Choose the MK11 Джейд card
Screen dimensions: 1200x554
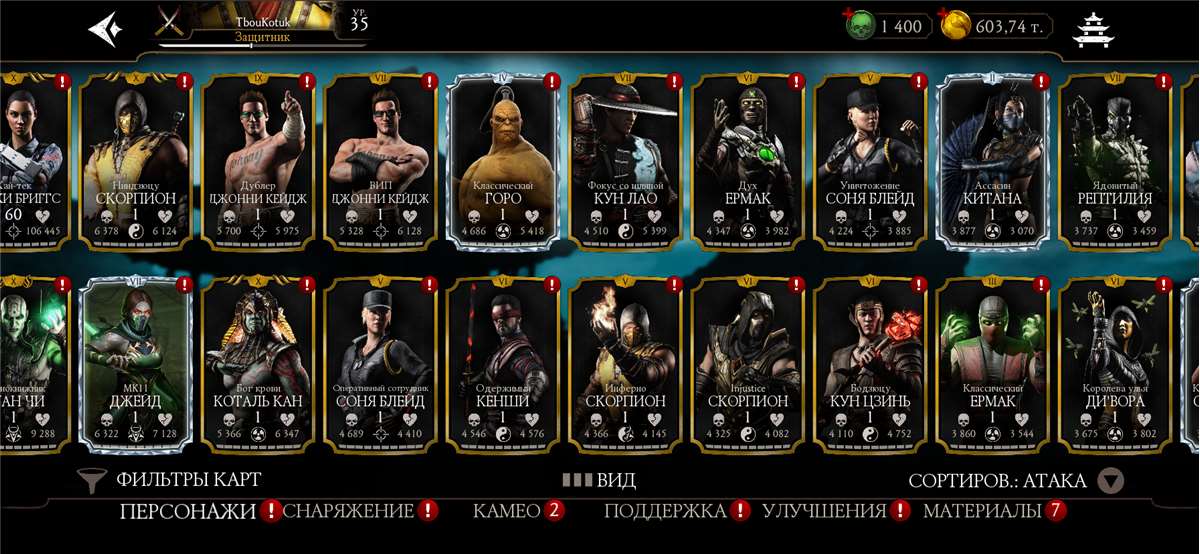click(x=135, y=362)
